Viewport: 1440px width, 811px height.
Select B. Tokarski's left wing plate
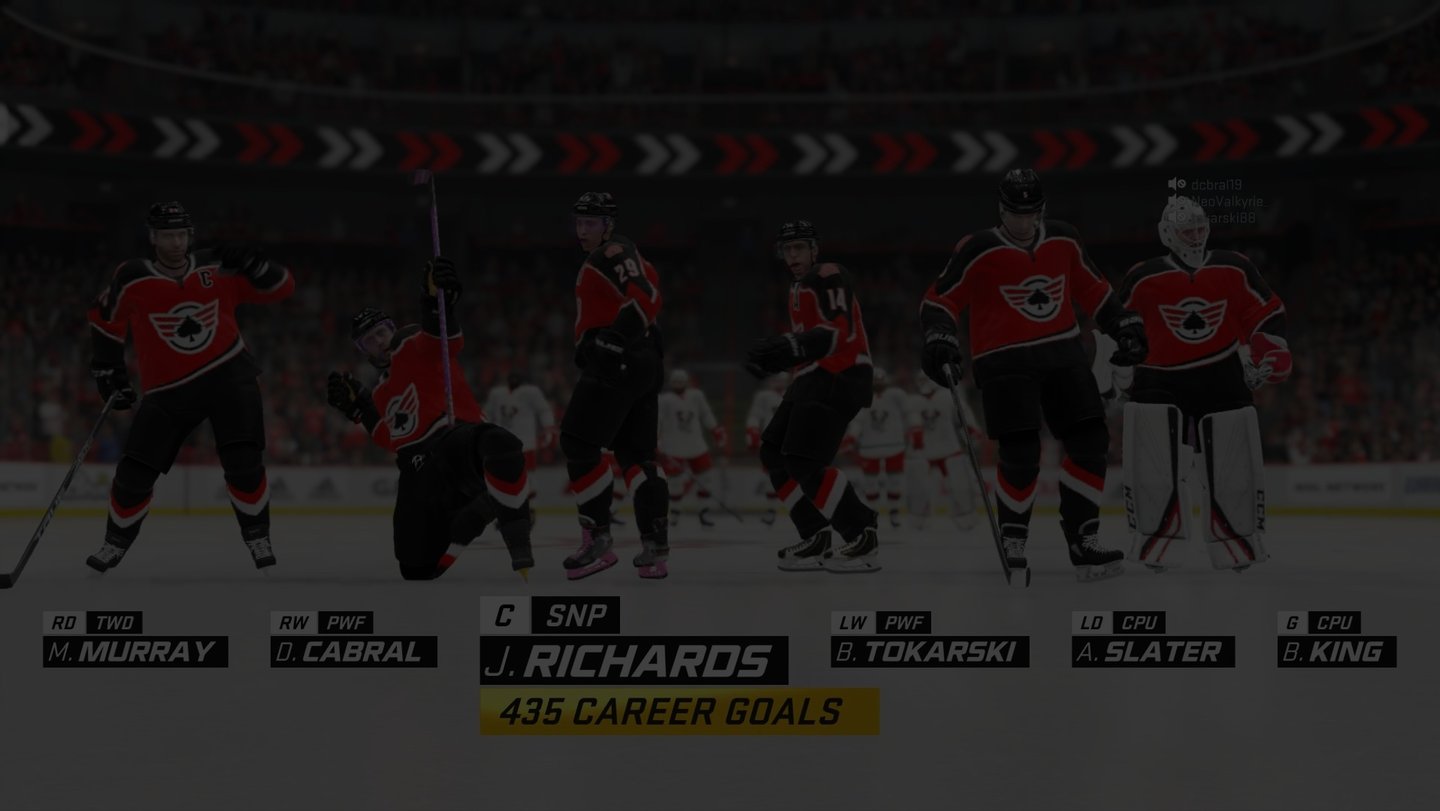(x=929, y=652)
